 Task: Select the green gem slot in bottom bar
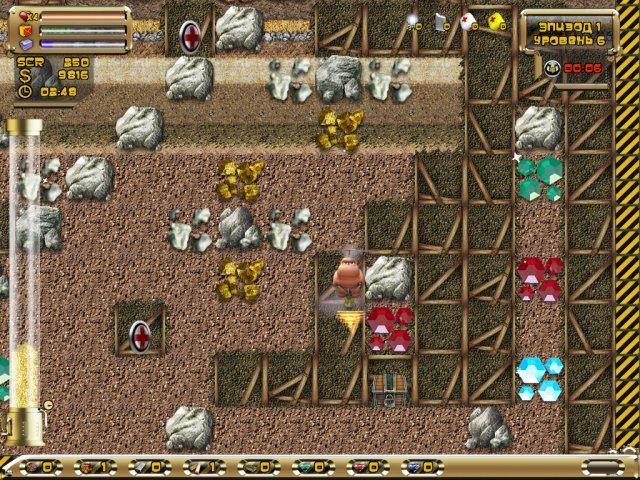click(x=305, y=467)
